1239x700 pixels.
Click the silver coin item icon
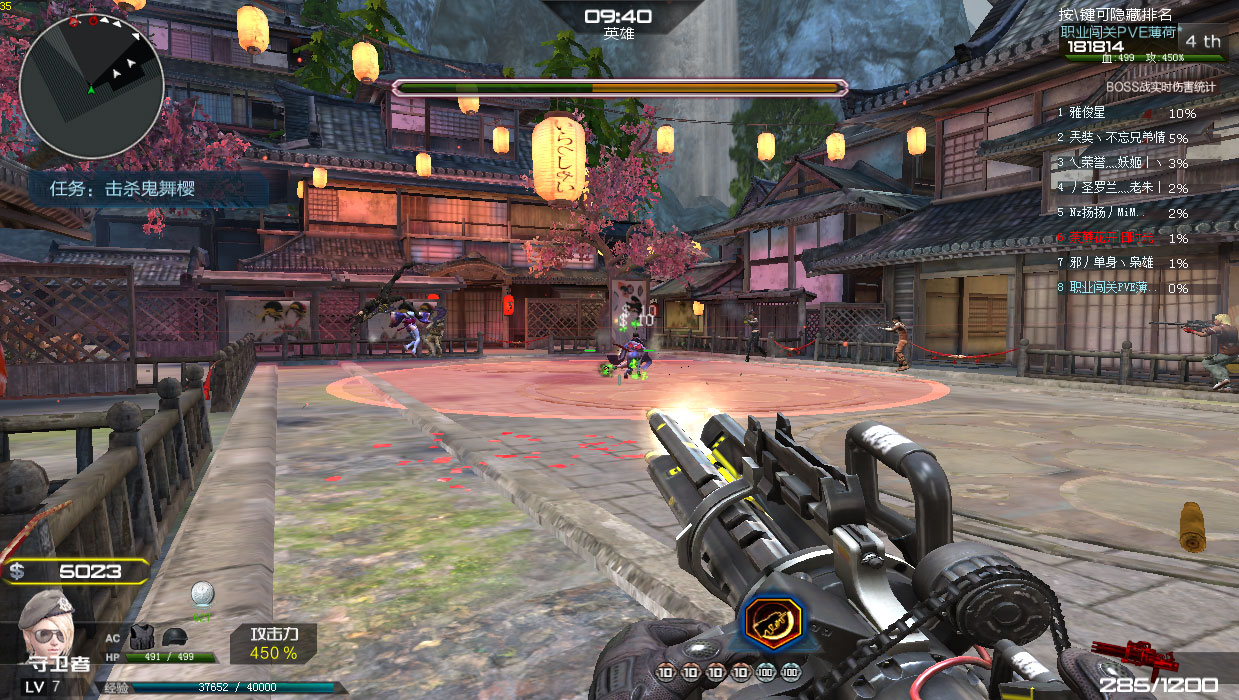pos(203,594)
